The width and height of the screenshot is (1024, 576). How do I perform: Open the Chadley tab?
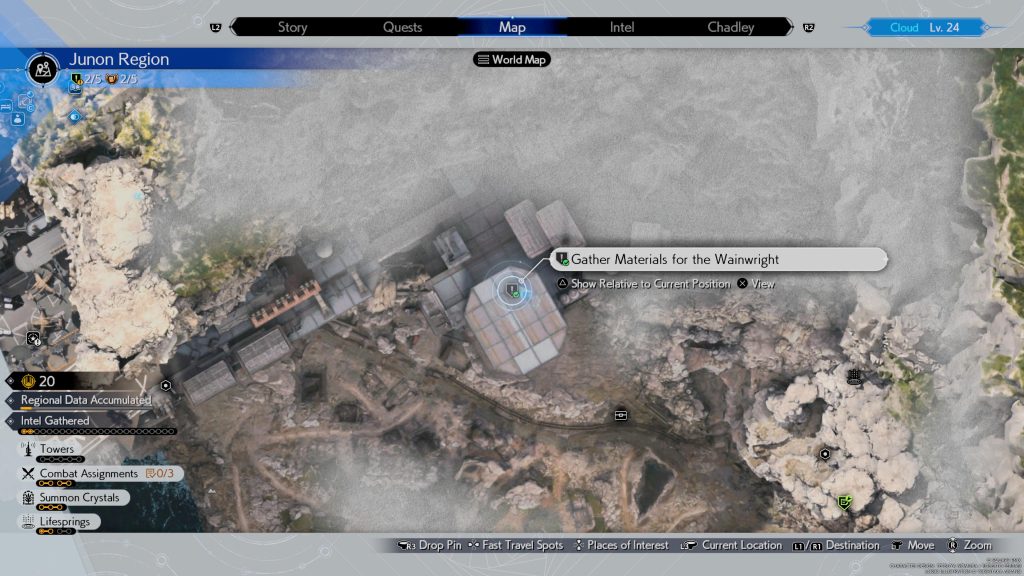[x=731, y=27]
